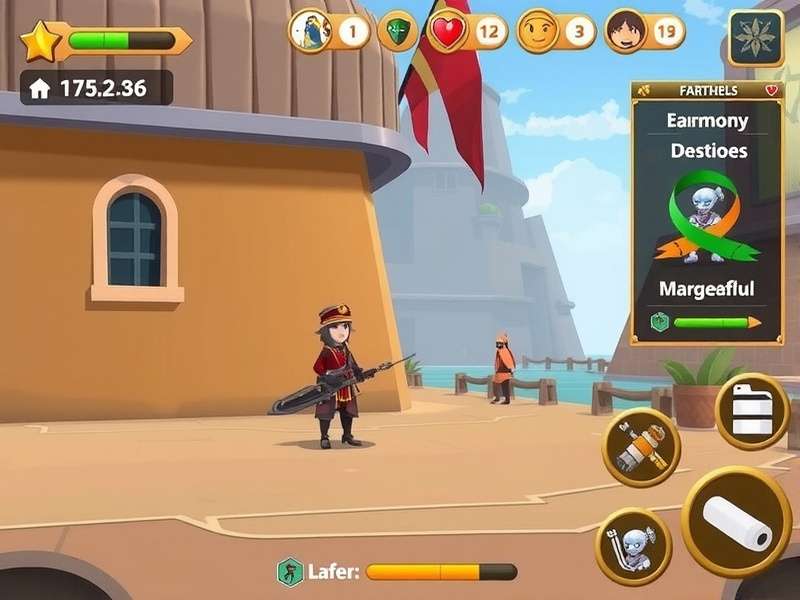
Task: Use the orange robot hammer ability
Action: [641, 447]
